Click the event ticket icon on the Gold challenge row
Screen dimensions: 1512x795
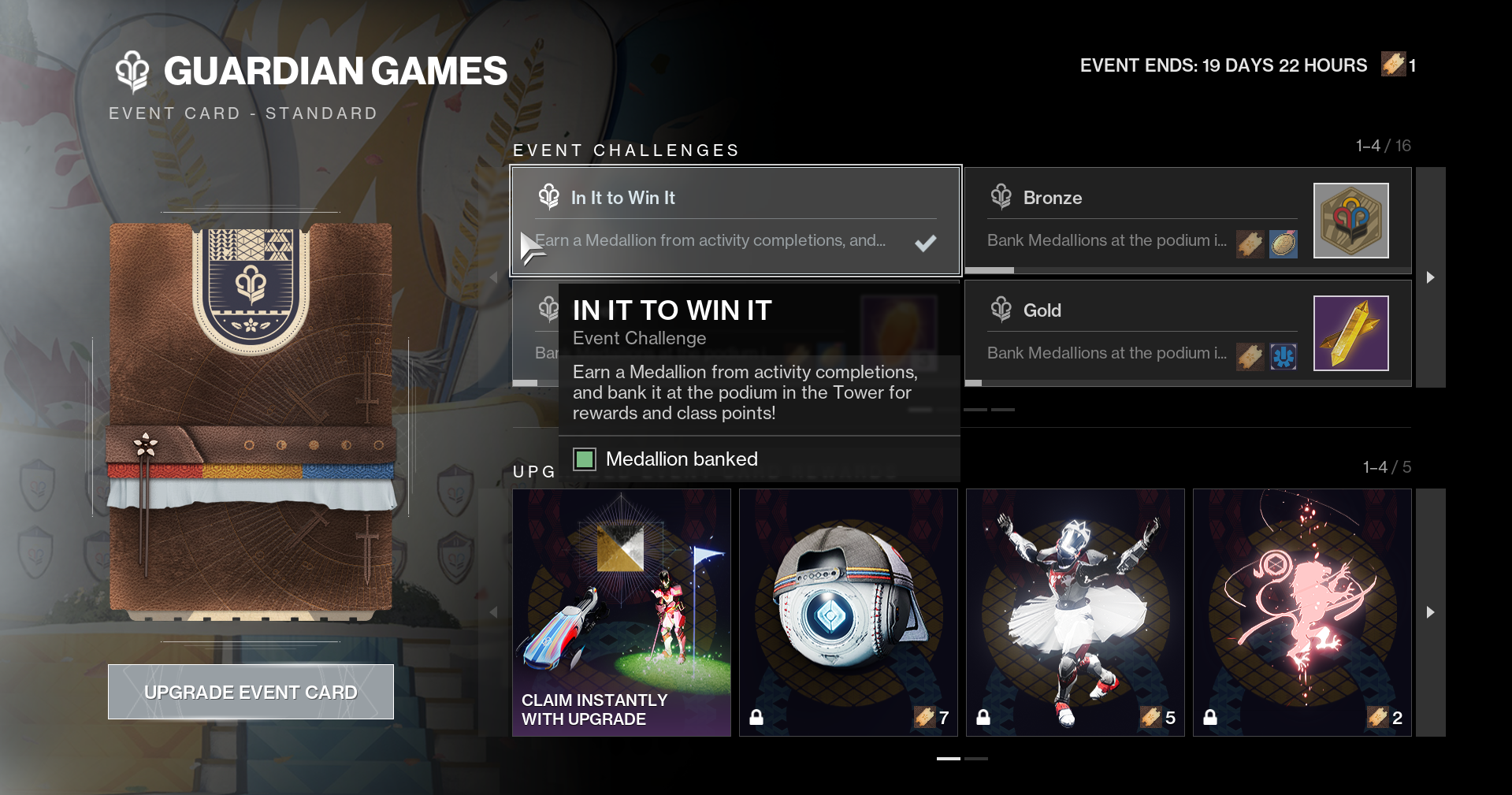(1250, 356)
